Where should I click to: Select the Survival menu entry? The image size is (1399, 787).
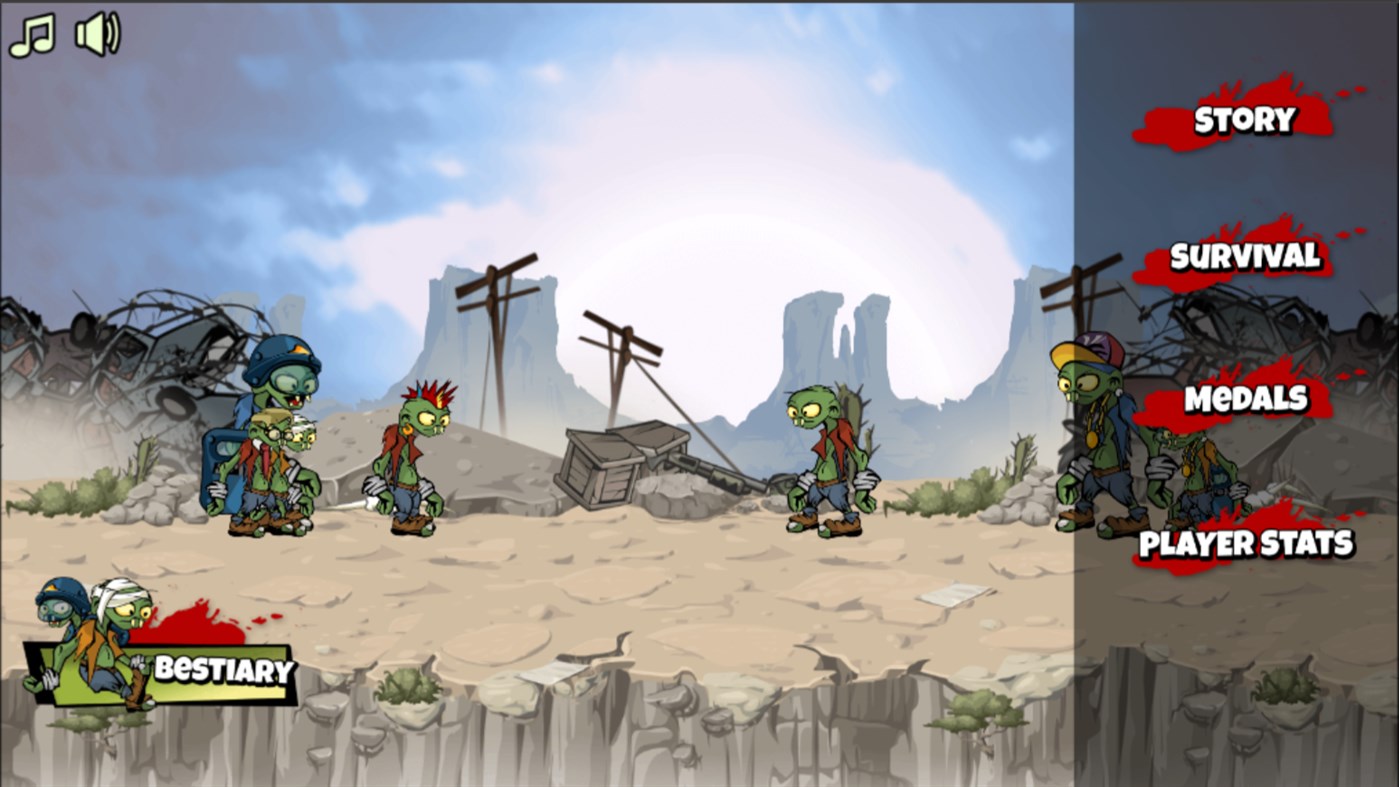point(1243,256)
